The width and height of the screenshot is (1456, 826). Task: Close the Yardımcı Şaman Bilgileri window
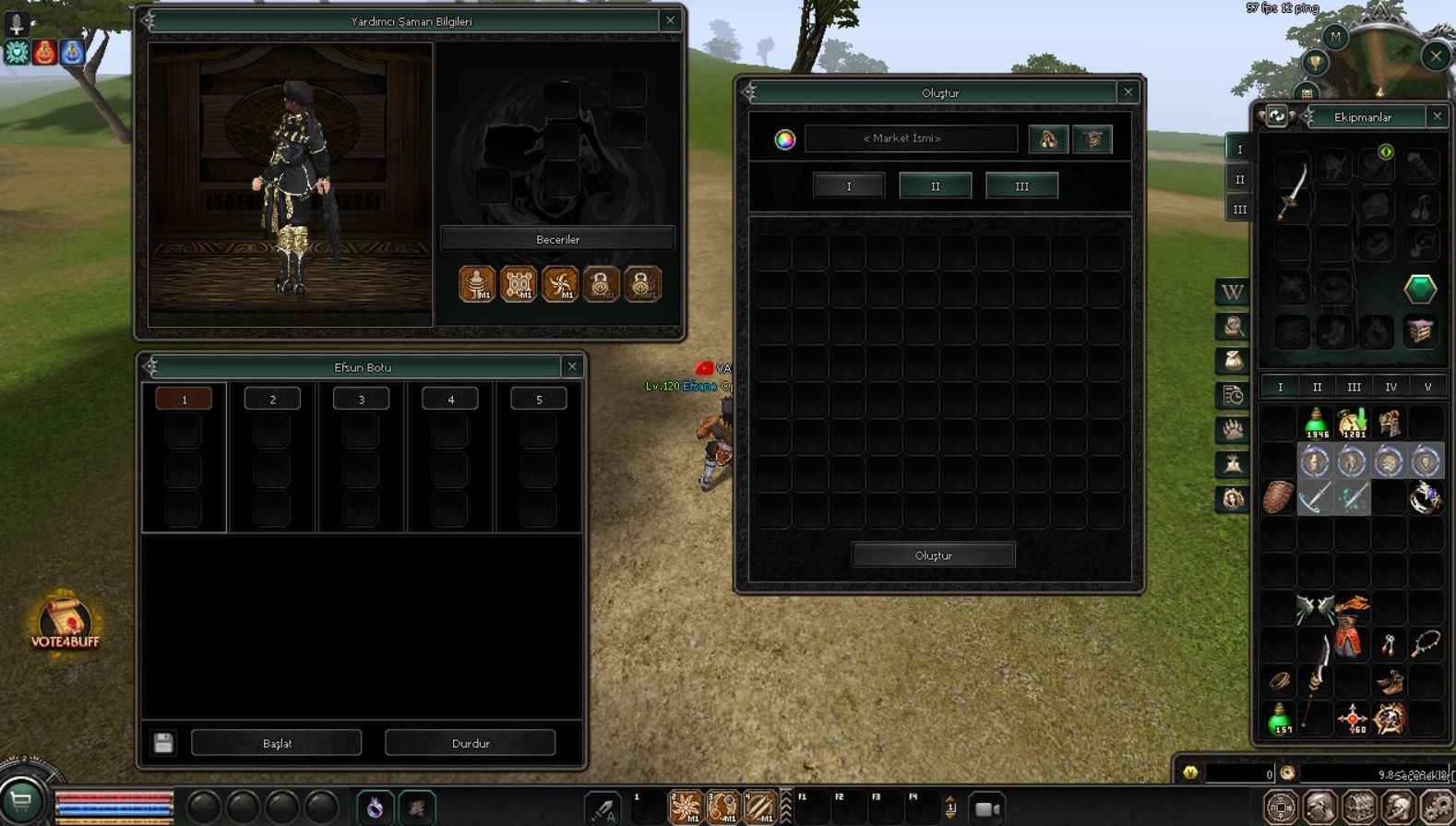click(x=671, y=20)
